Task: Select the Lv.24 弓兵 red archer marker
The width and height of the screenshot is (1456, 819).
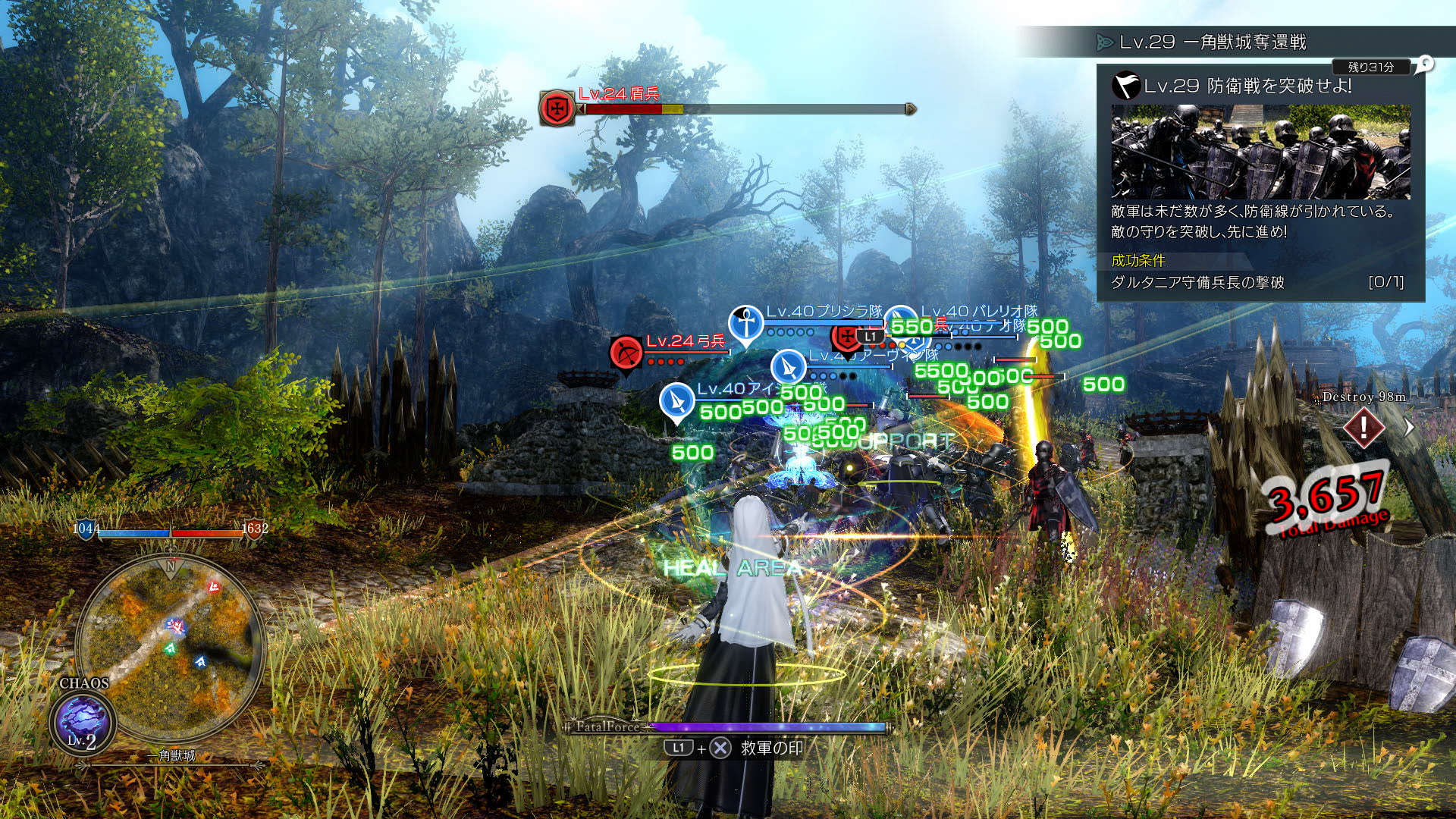Action: [626, 353]
